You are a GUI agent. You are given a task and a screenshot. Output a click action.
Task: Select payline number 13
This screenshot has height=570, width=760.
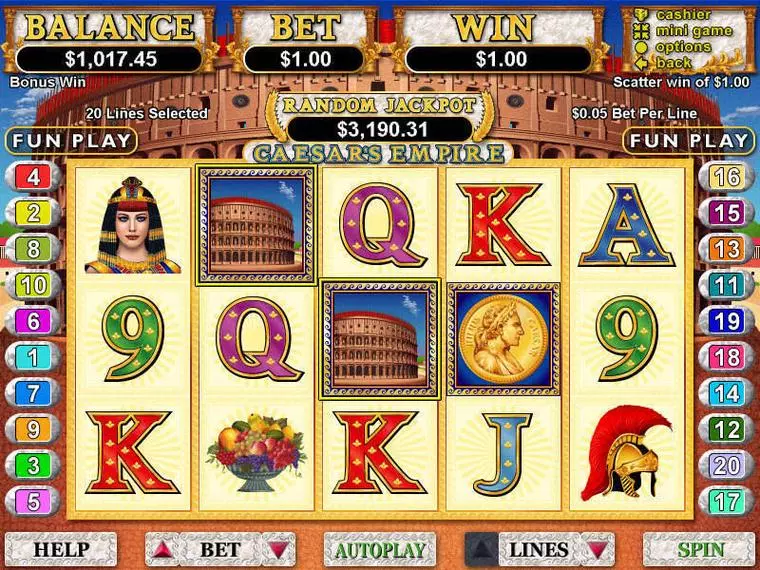[727, 249]
